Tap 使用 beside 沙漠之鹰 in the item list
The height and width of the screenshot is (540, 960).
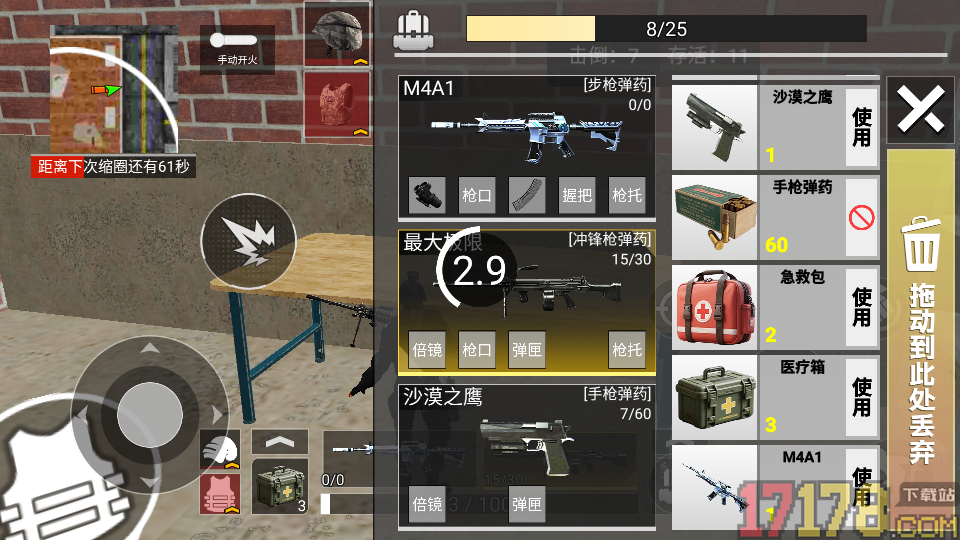[x=862, y=127]
